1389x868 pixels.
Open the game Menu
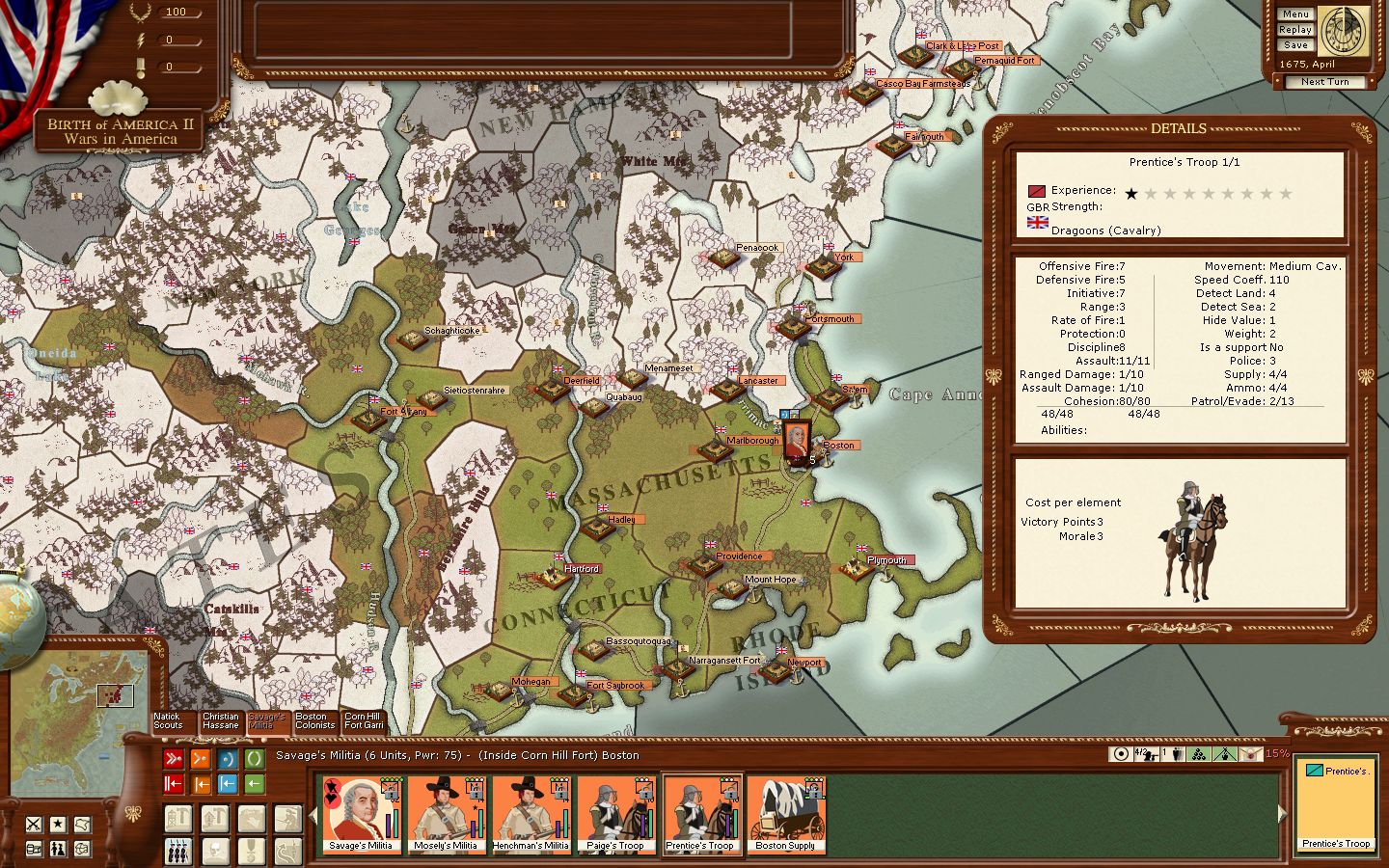(x=1295, y=14)
